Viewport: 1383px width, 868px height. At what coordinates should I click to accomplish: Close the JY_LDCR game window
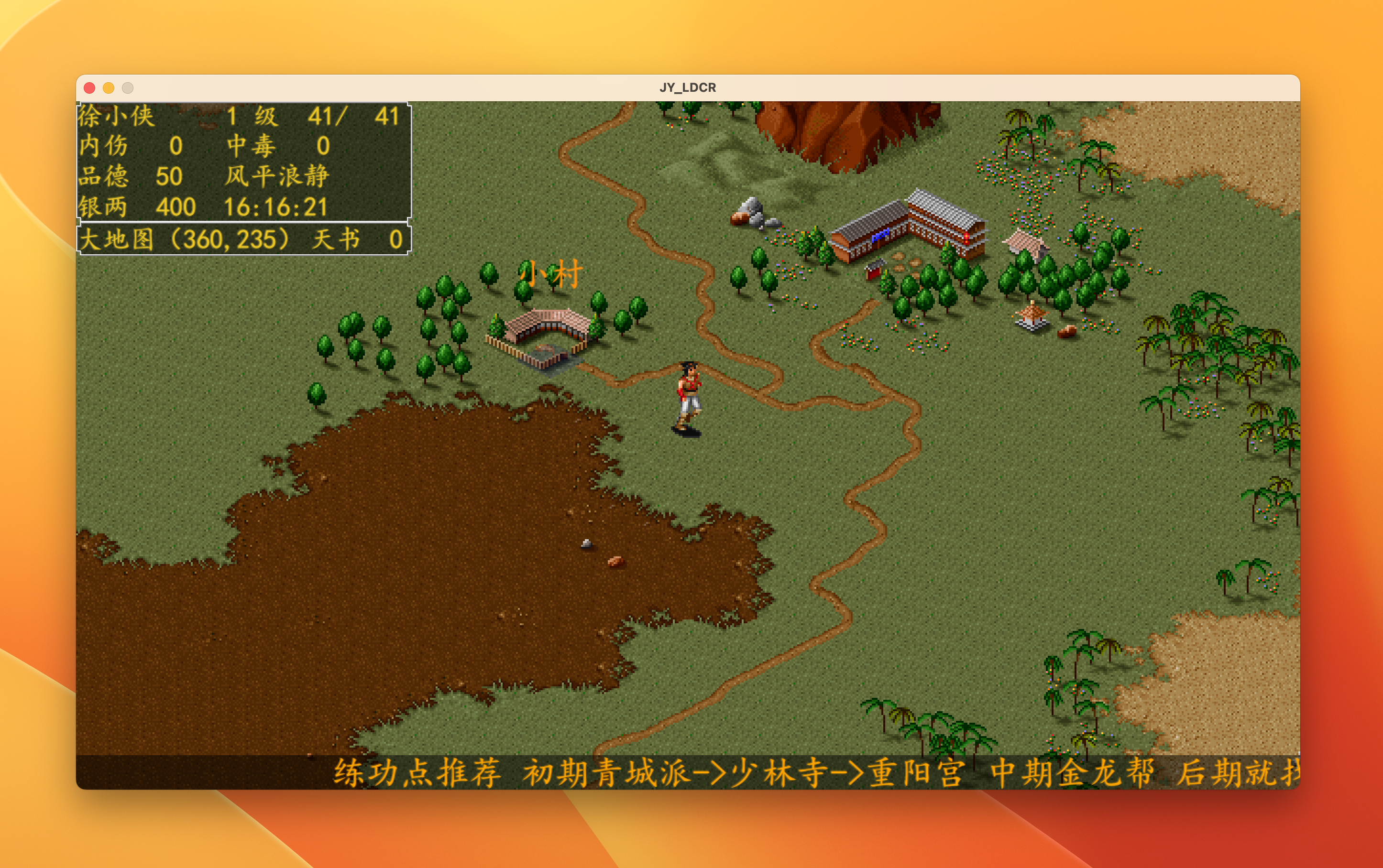point(89,88)
